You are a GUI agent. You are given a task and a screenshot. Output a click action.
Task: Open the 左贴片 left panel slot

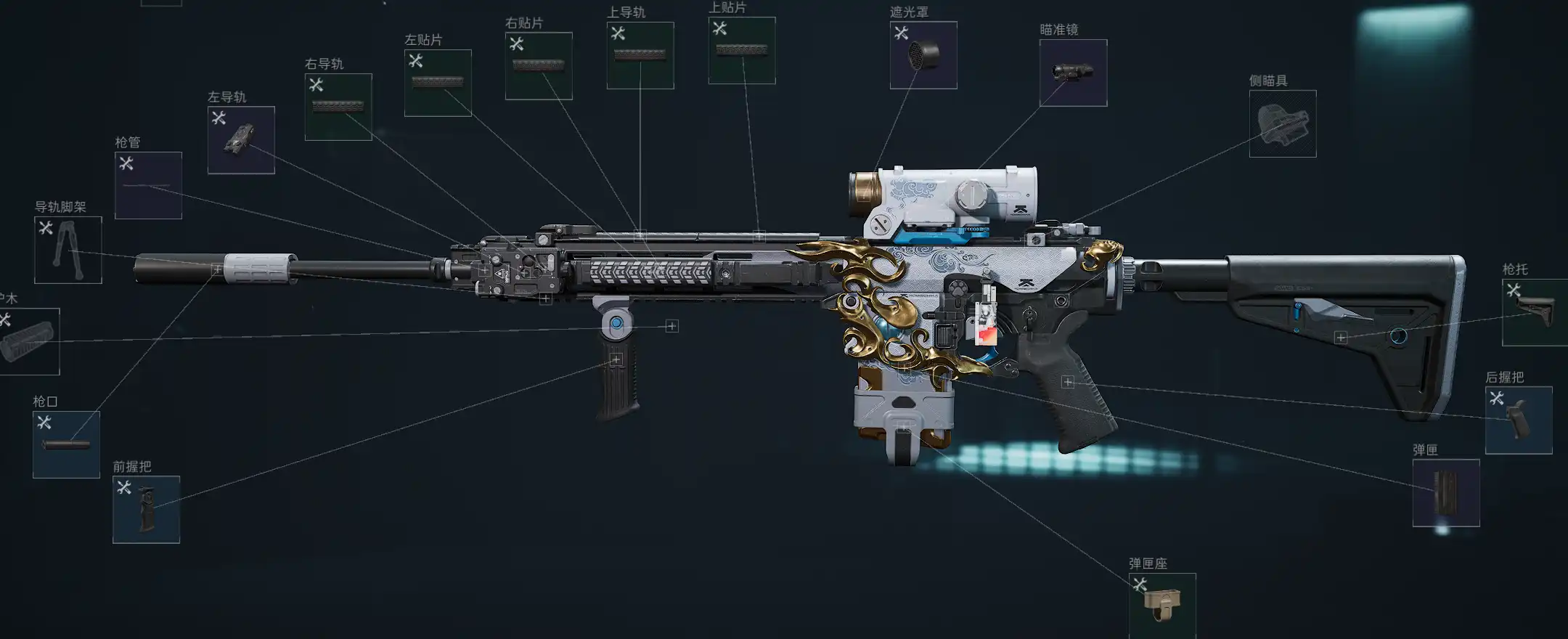438,83
